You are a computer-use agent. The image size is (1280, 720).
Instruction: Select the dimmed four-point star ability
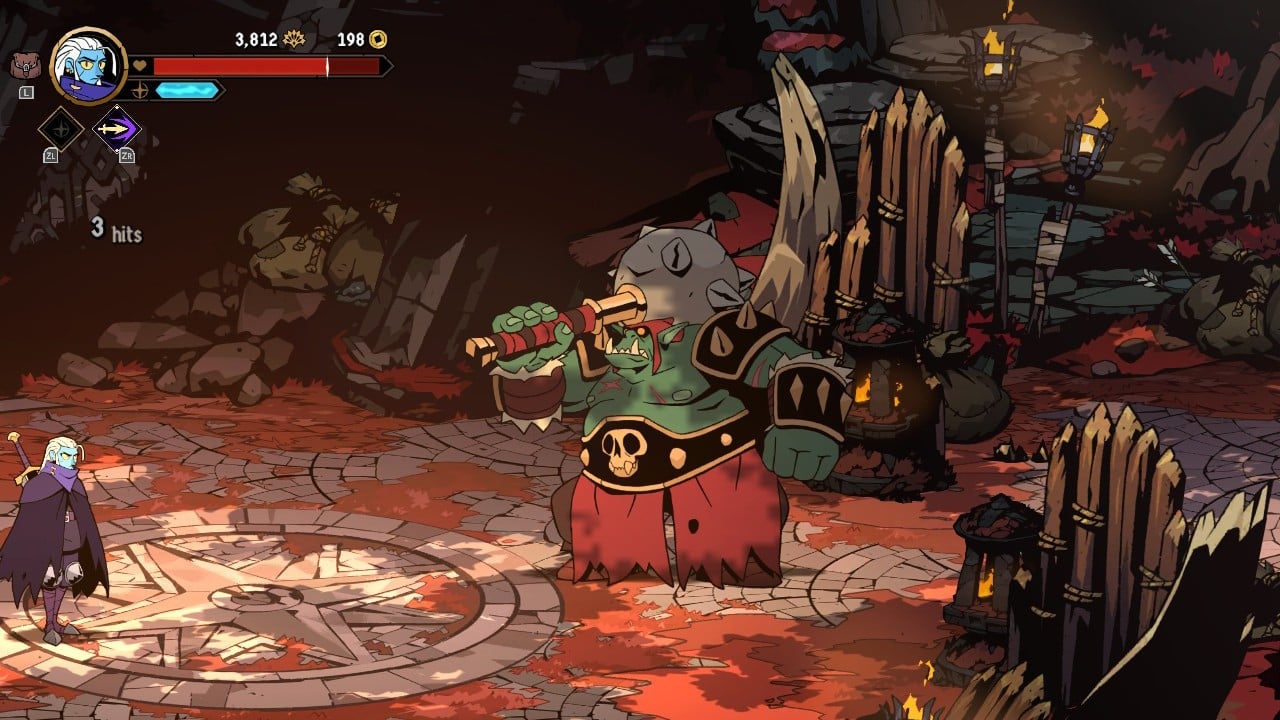click(60, 129)
